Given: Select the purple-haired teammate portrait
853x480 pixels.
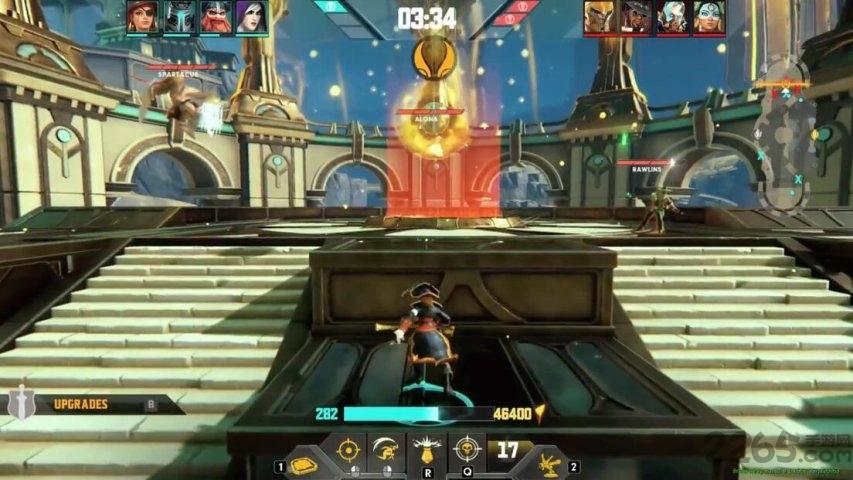Looking at the screenshot, I should [251, 17].
